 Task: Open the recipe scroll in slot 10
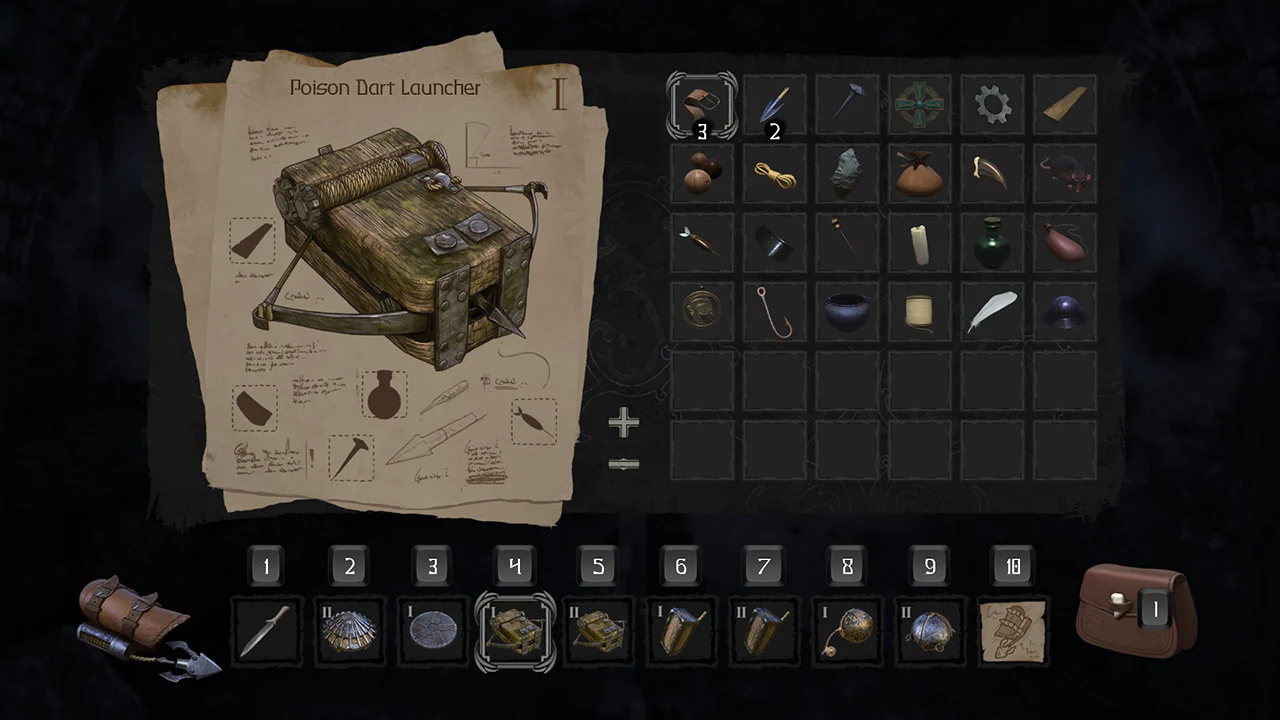coord(1013,631)
